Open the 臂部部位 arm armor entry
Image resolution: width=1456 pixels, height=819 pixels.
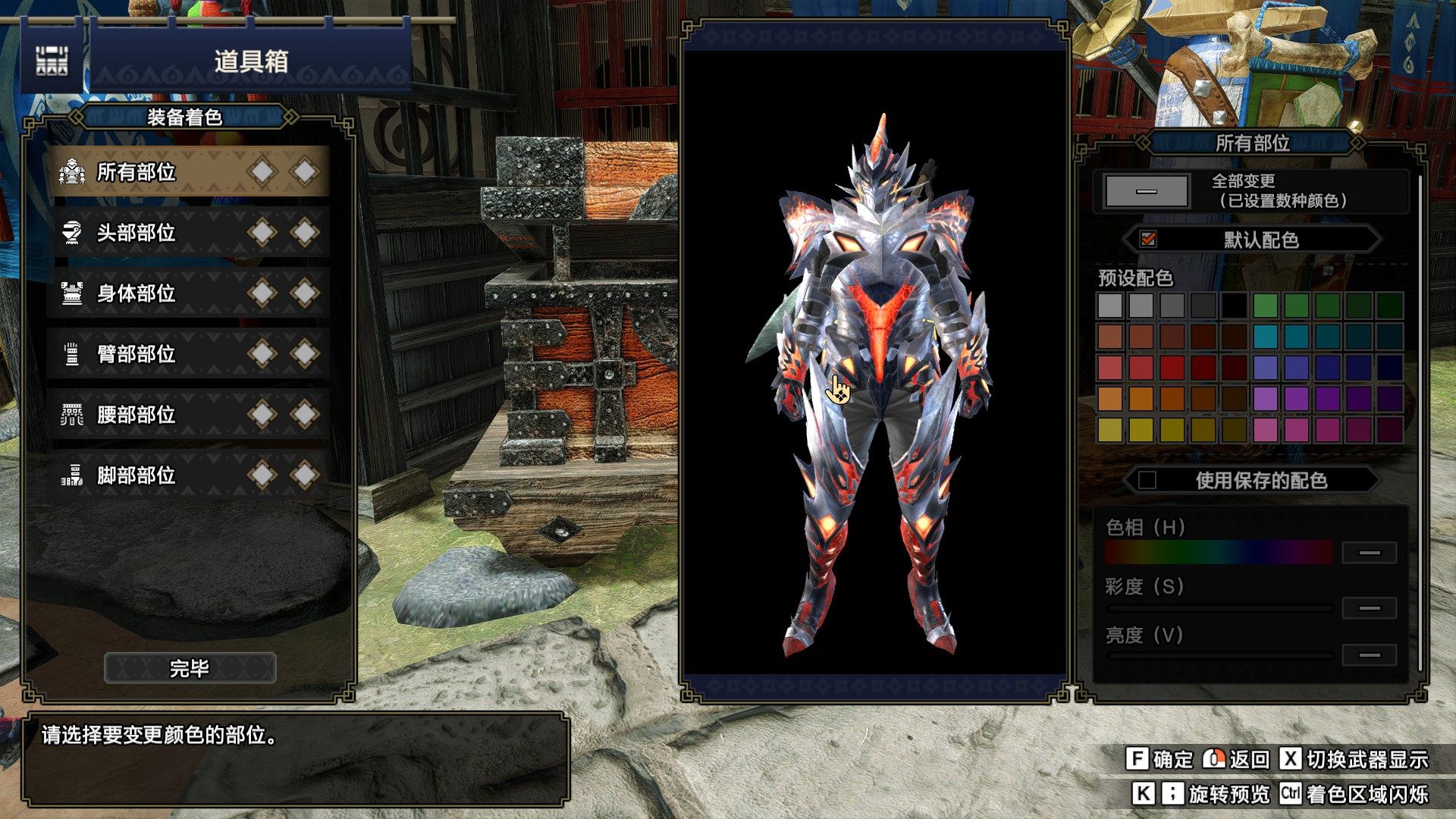point(190,354)
